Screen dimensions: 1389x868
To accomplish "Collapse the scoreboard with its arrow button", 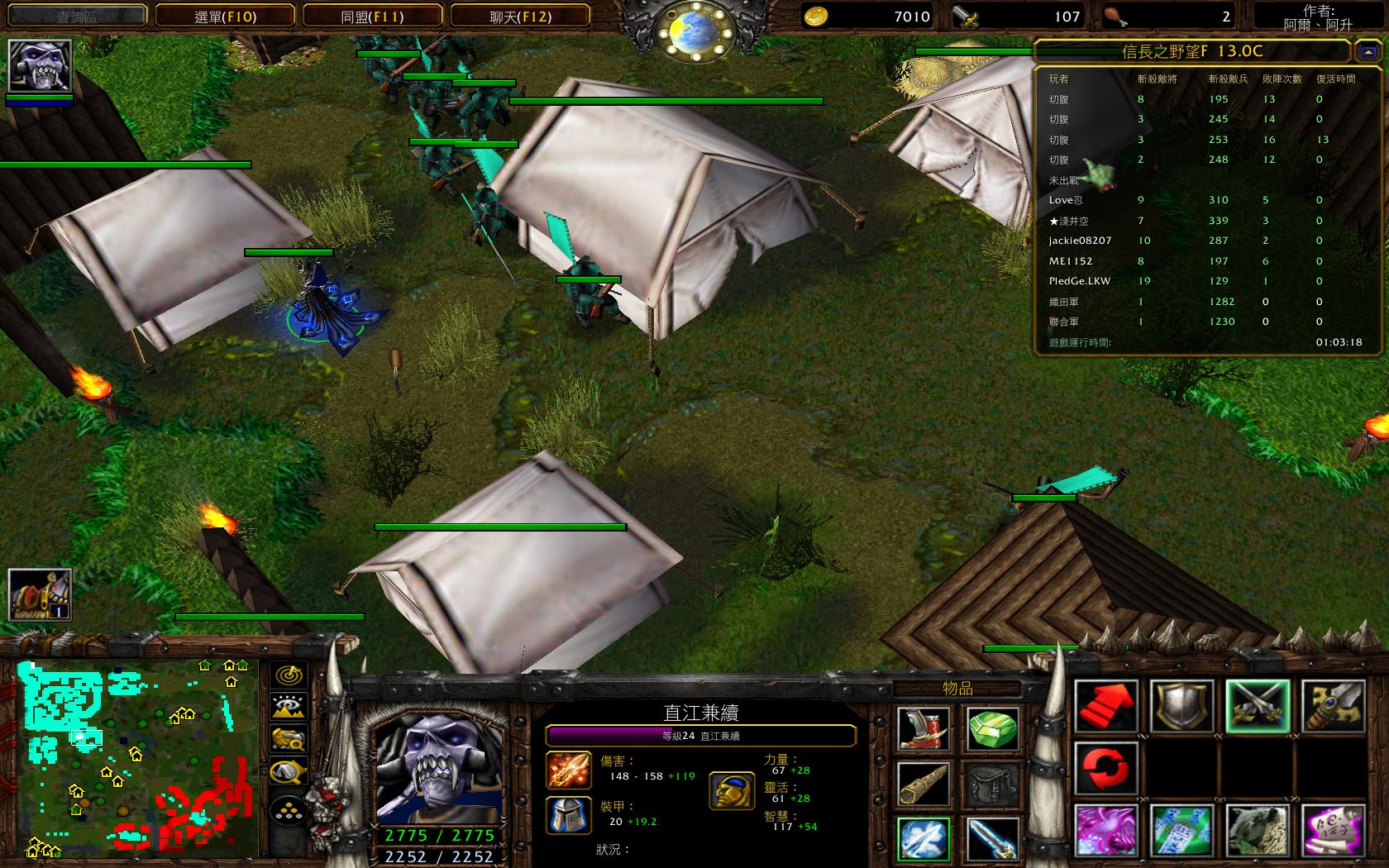I will pyautogui.click(x=1366, y=51).
